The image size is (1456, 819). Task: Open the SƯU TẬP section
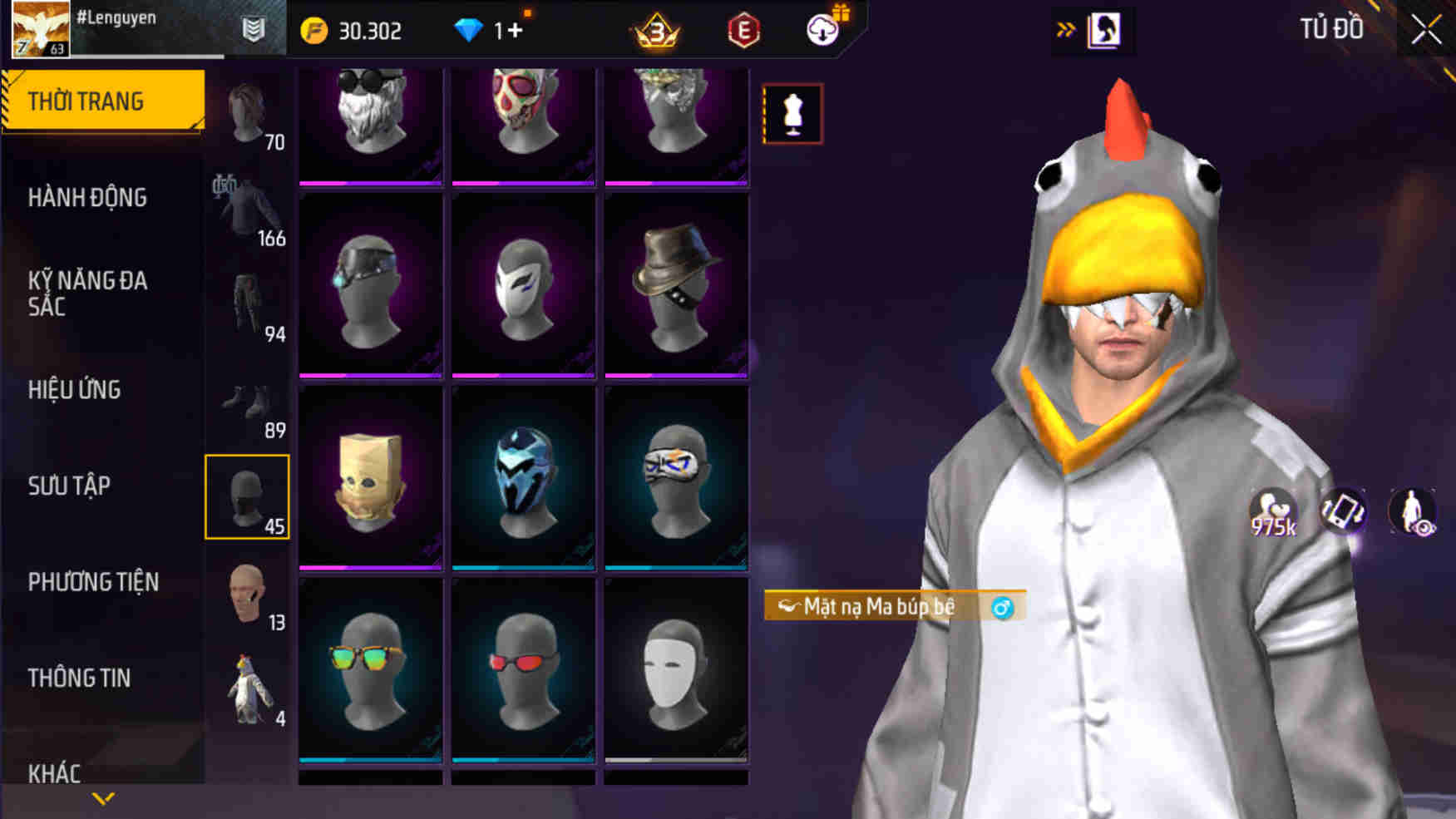pyautogui.click(x=70, y=486)
